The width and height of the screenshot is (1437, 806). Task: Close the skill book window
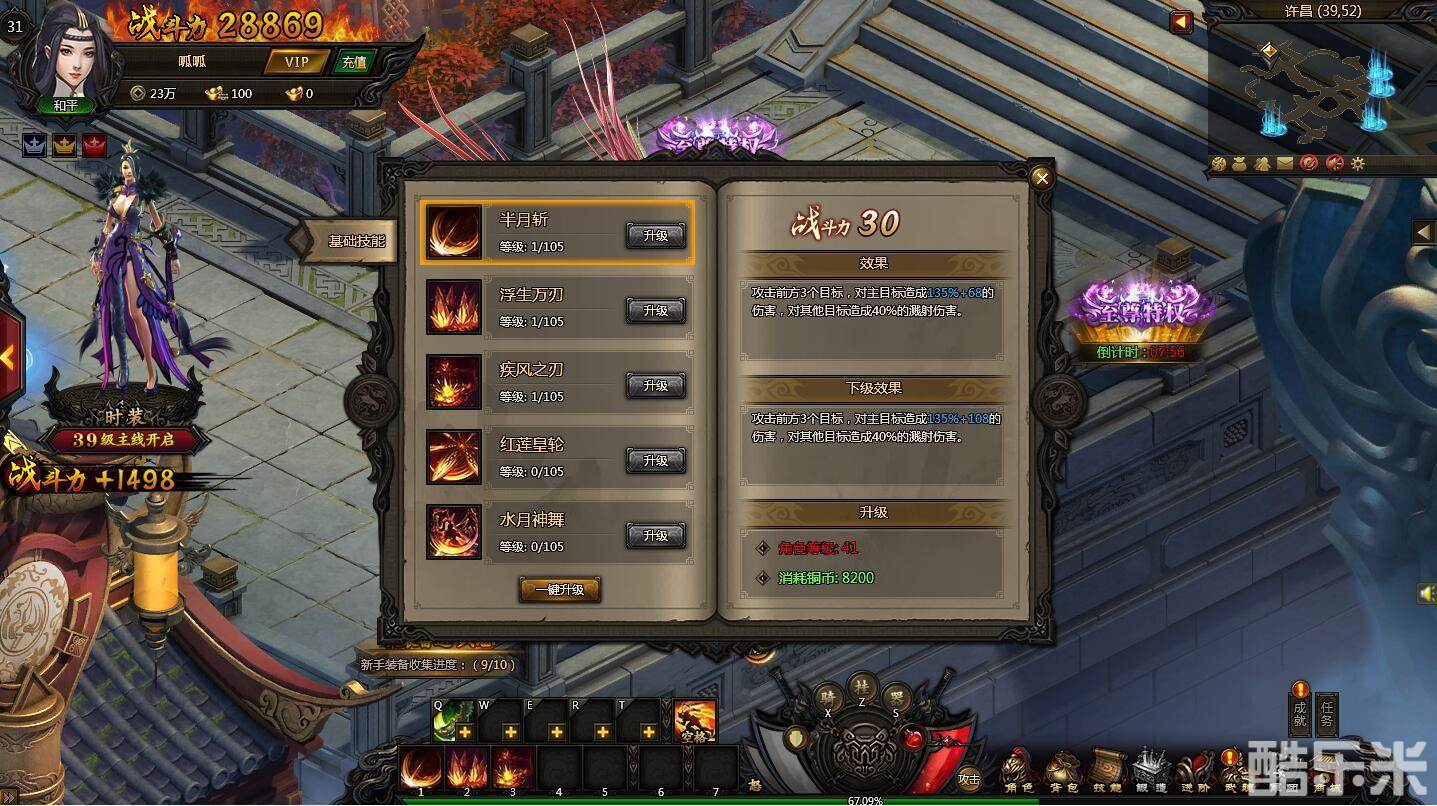(1042, 179)
